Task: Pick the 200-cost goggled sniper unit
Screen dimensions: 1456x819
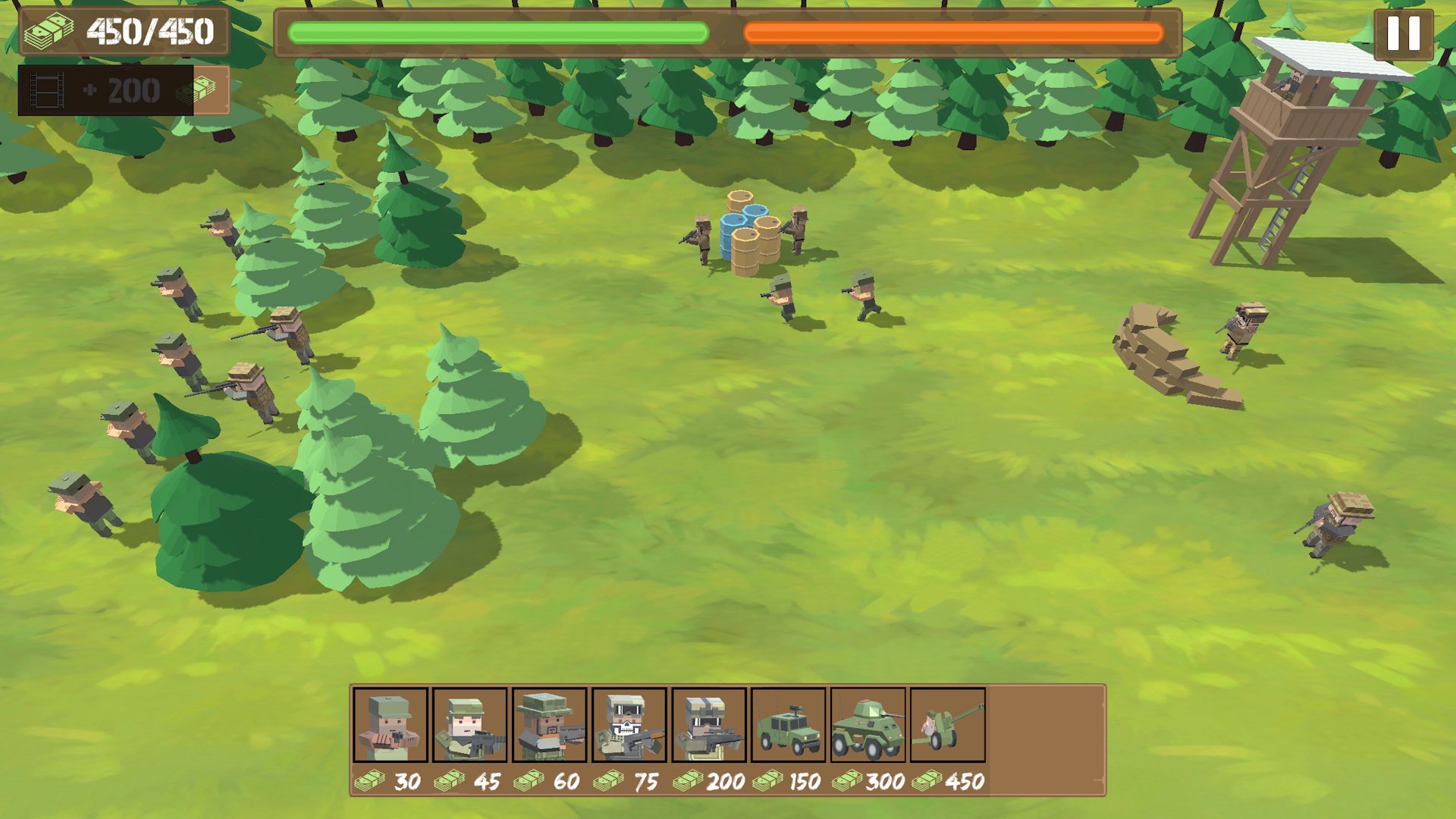Action: click(709, 725)
